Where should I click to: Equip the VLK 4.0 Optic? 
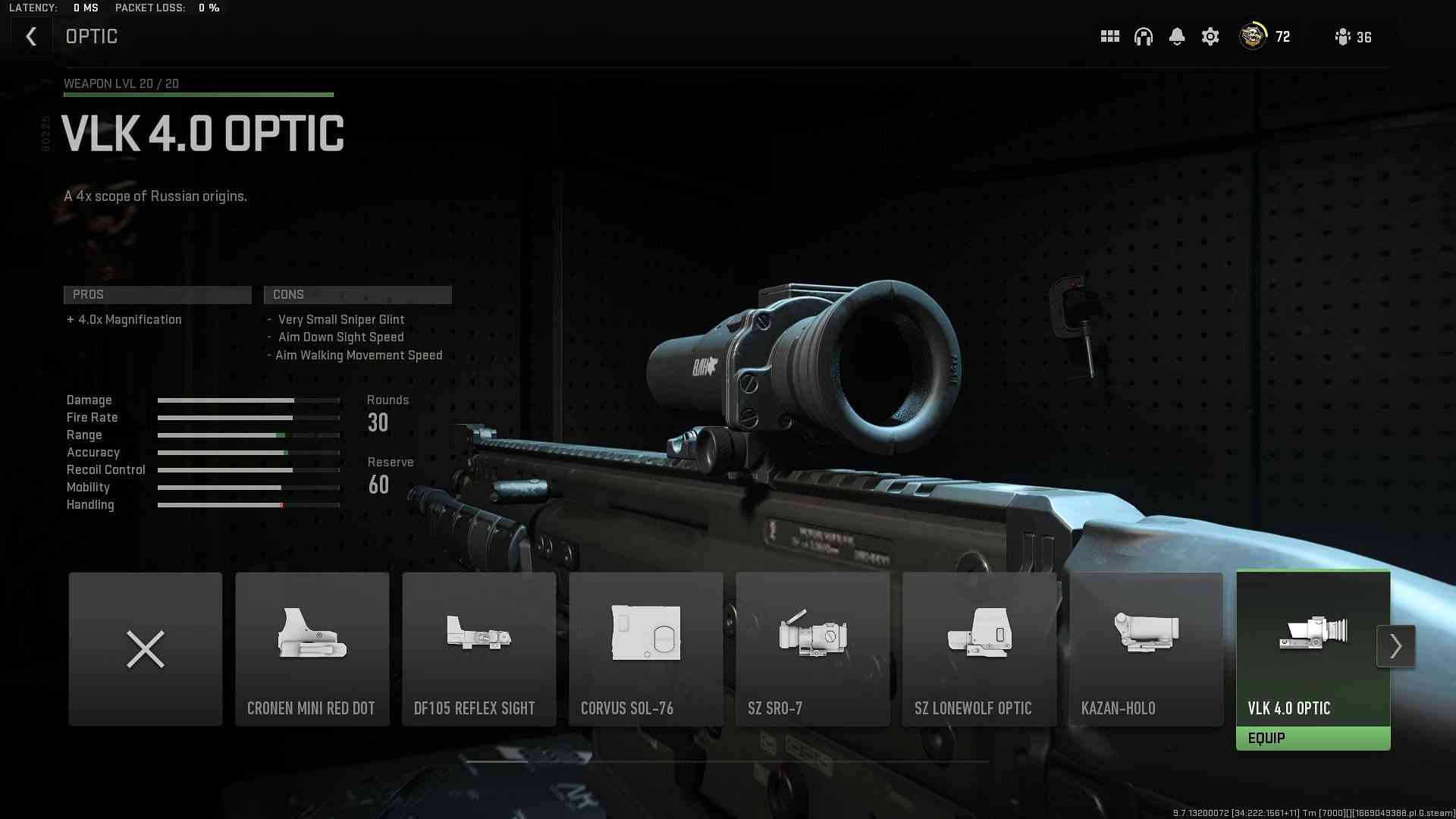(x=1313, y=739)
